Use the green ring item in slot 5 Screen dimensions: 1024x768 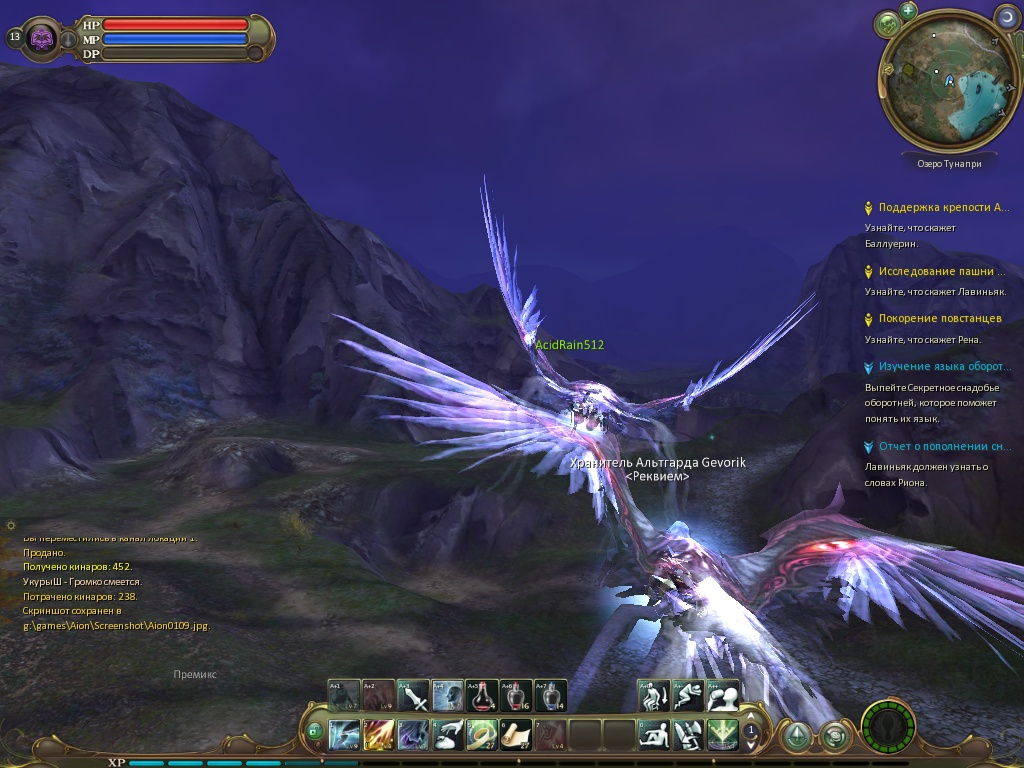tap(482, 735)
